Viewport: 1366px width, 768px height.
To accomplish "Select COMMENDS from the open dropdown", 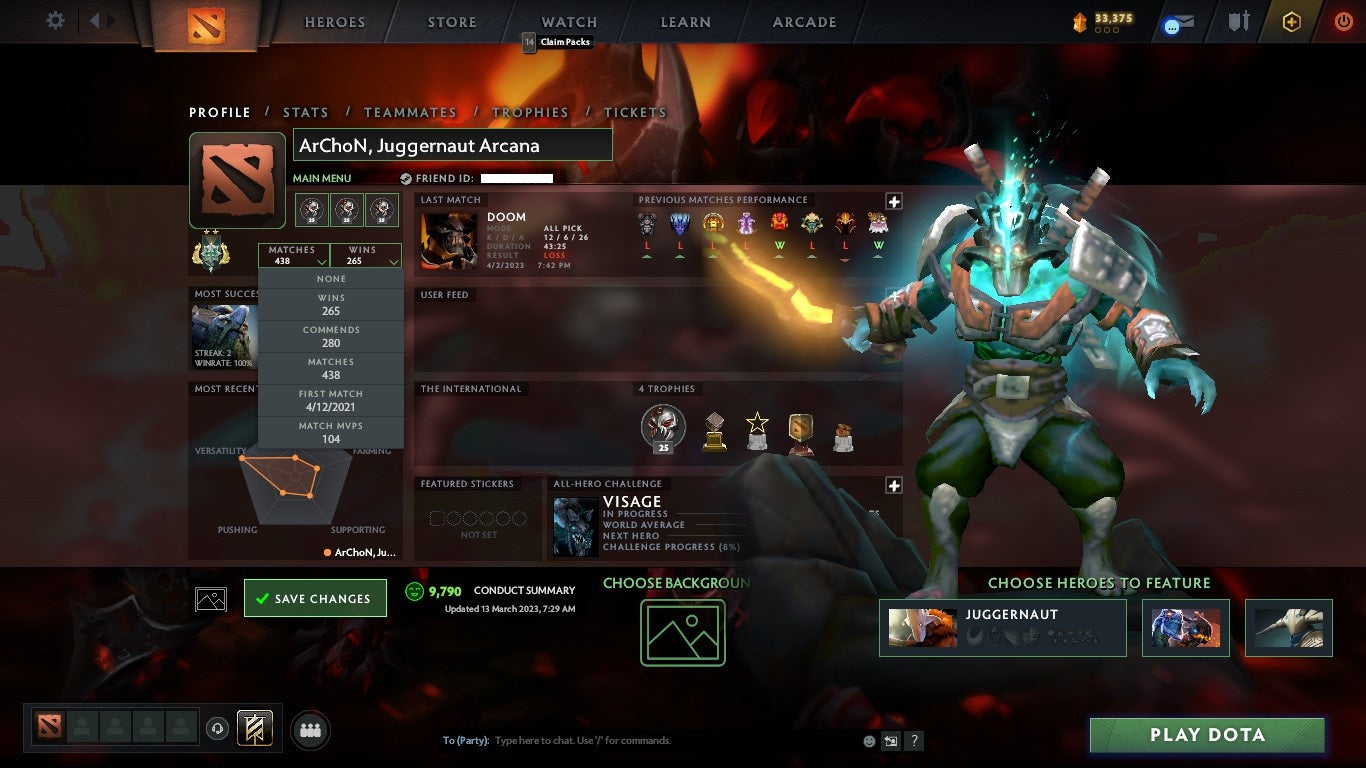I will click(330, 334).
